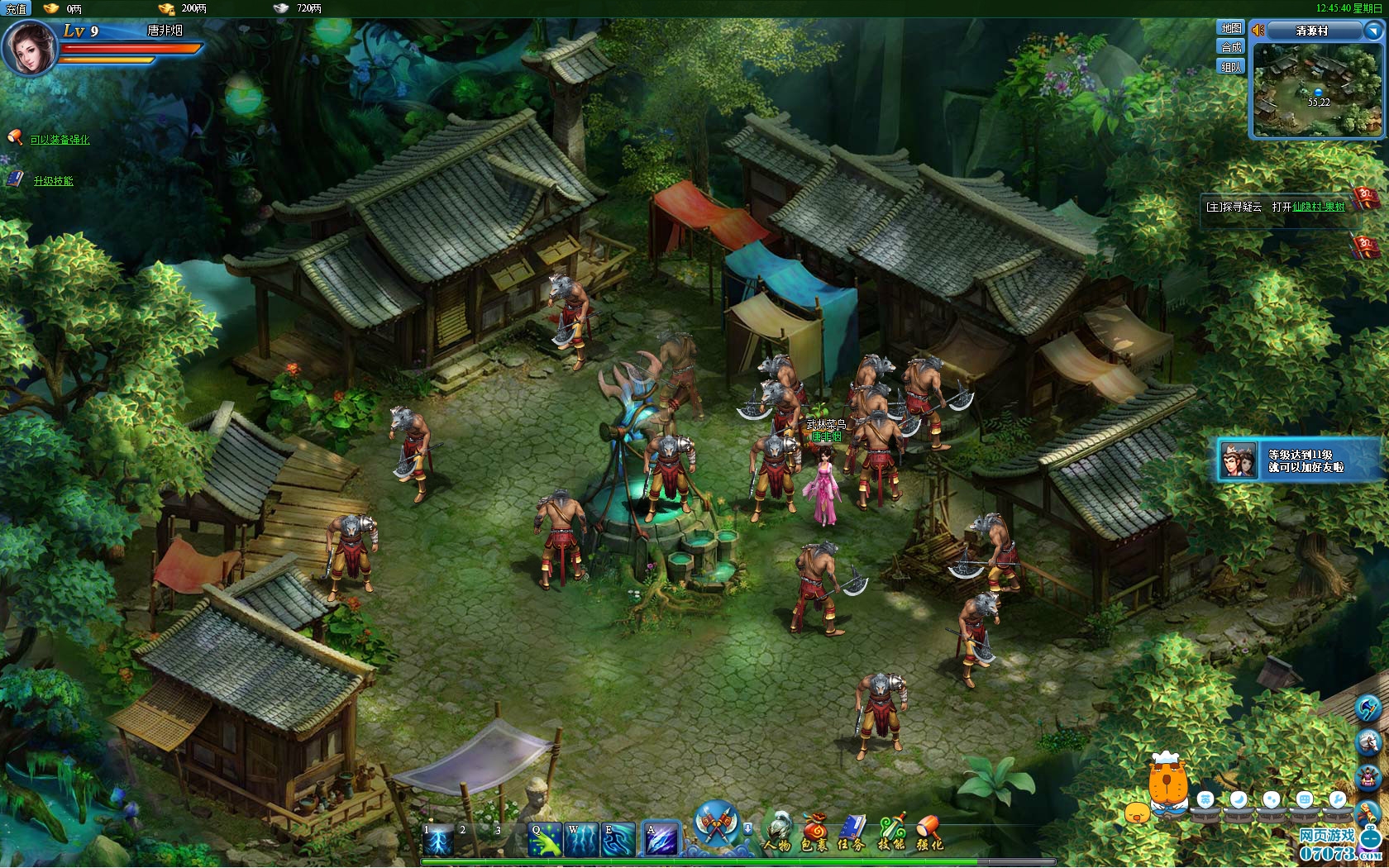Open the 任务 quest log
This screenshot has width=1389, height=868.
coord(852,832)
